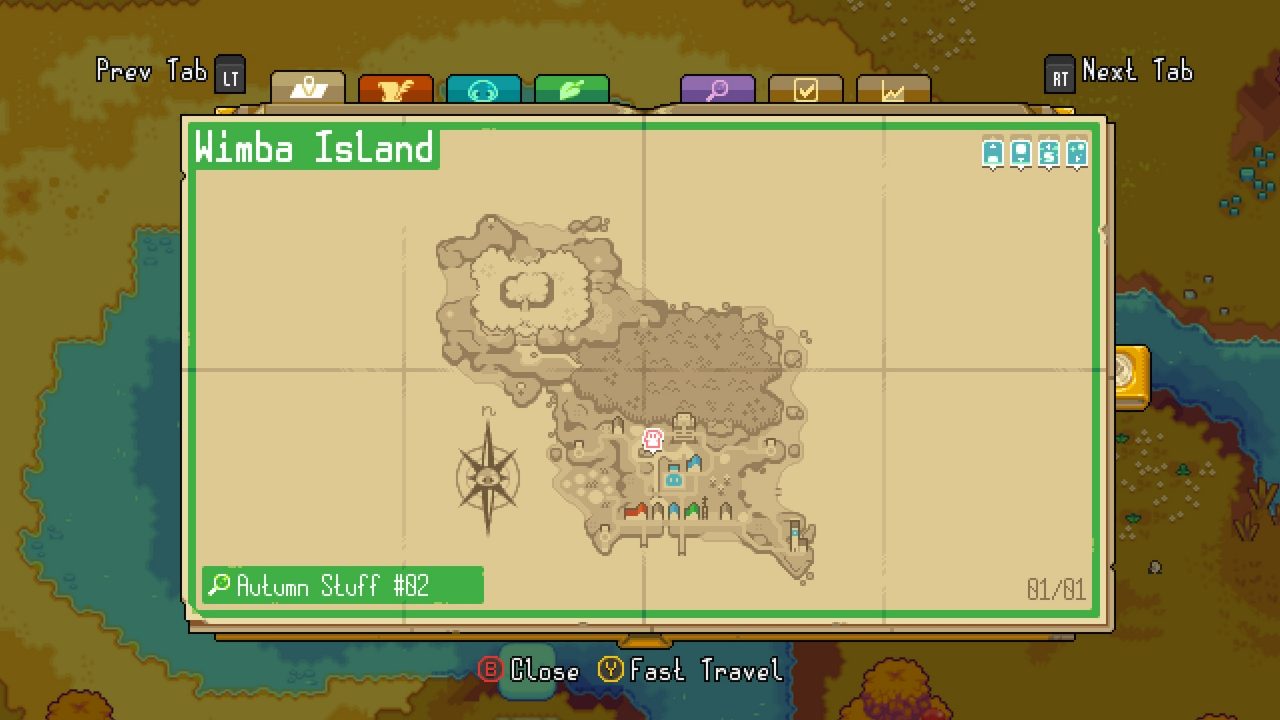Viewport: 1280px width, 720px height.
Task: Open the purple magnifier search tab
Action: (x=718, y=88)
